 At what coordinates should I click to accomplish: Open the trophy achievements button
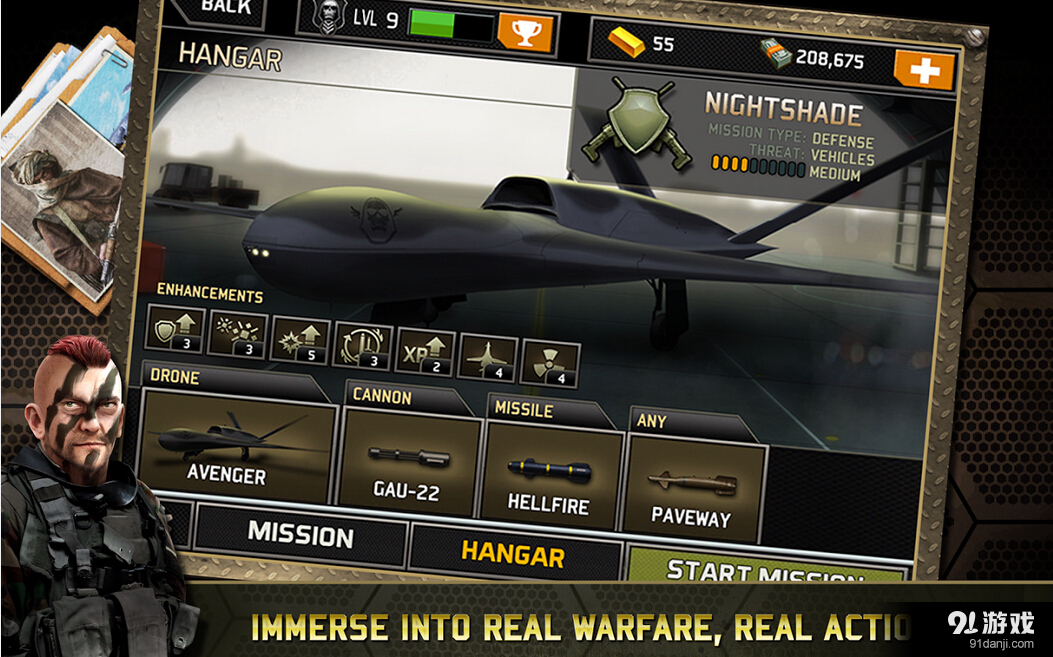525,32
